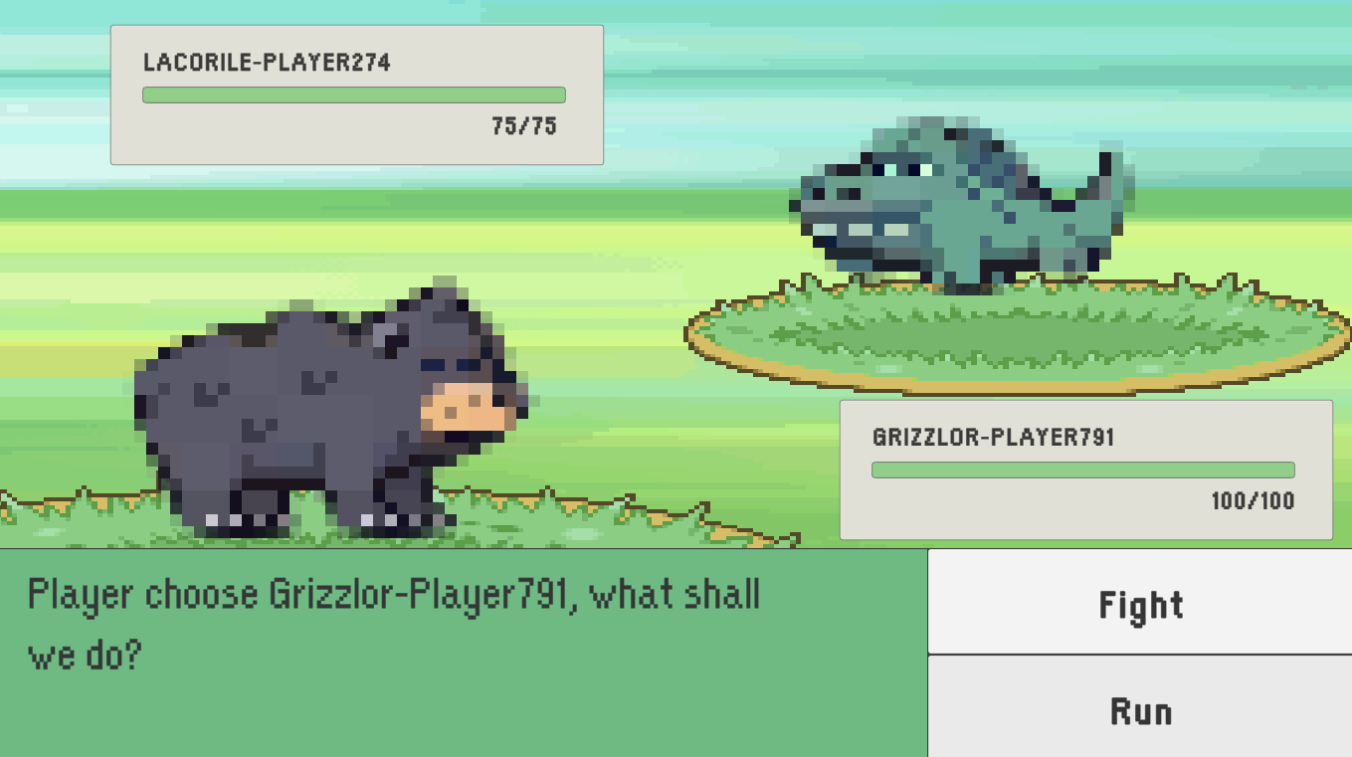Screen dimensions: 1352x757
Task: Click the 75/75 HP text
Action: tap(522, 126)
